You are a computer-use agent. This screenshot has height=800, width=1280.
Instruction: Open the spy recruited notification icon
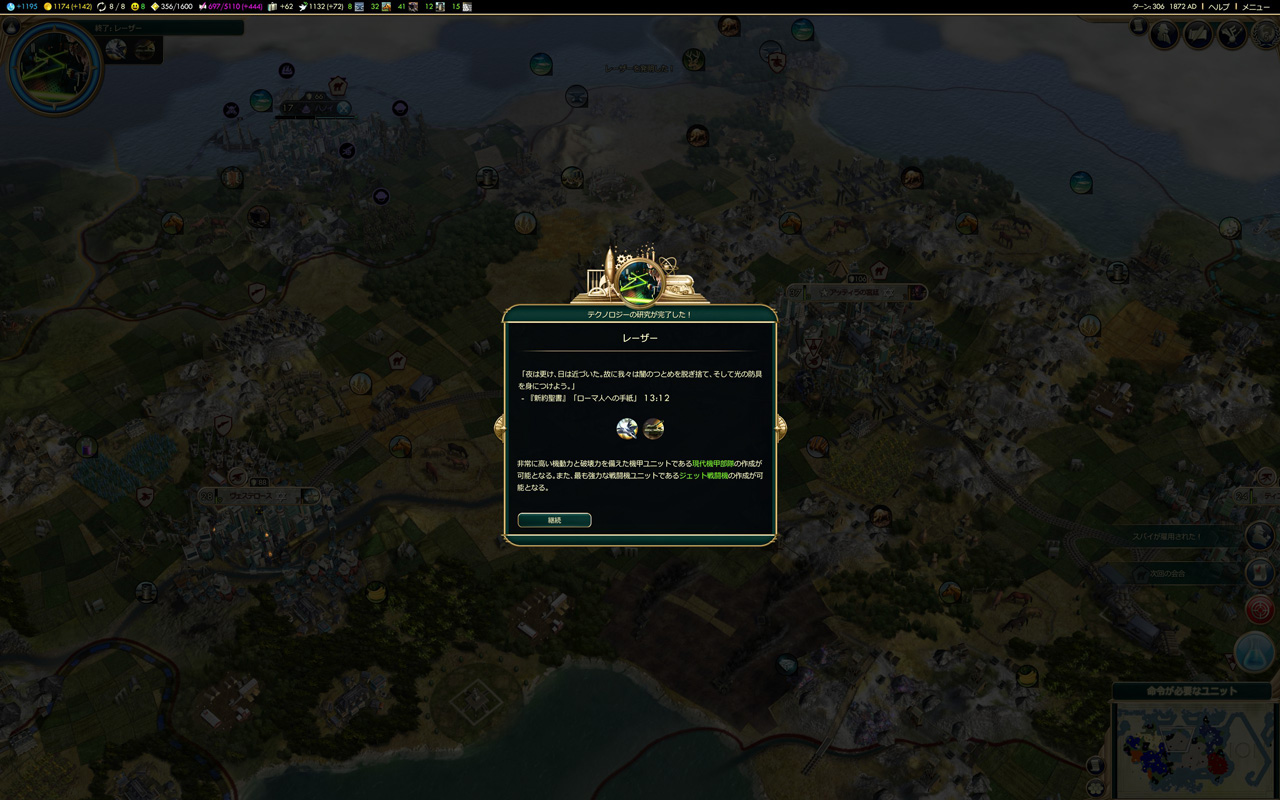coord(1260,536)
